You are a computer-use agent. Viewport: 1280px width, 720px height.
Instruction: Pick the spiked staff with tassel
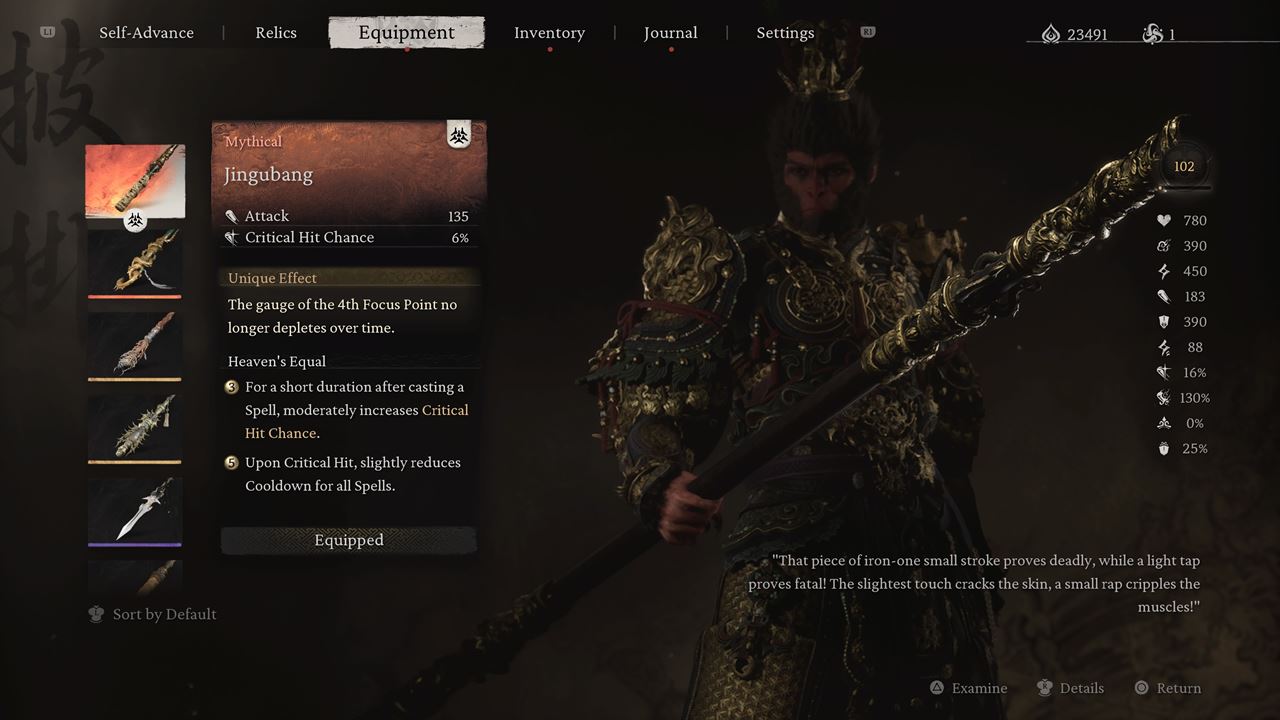tap(135, 428)
